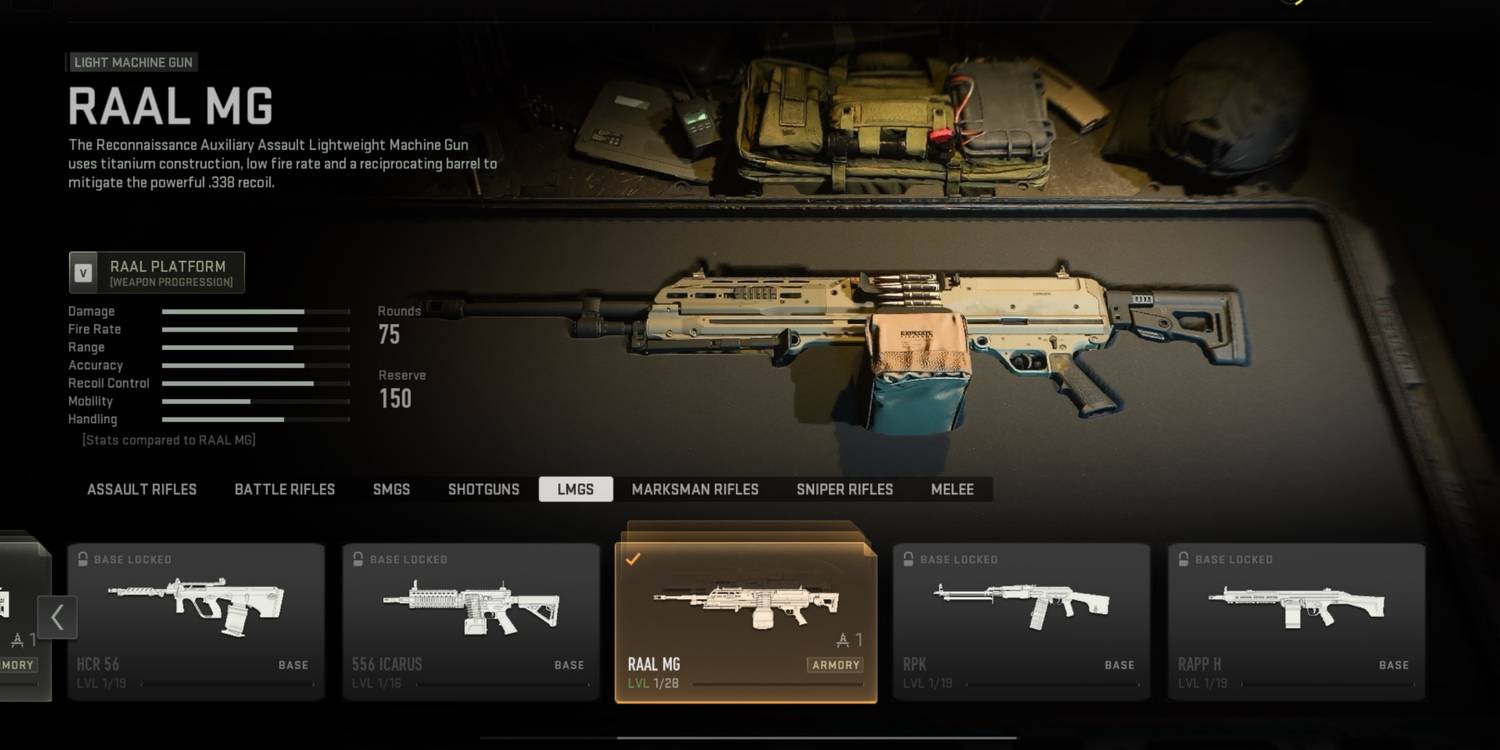Open the Sniper Rifles tab

coord(845,489)
